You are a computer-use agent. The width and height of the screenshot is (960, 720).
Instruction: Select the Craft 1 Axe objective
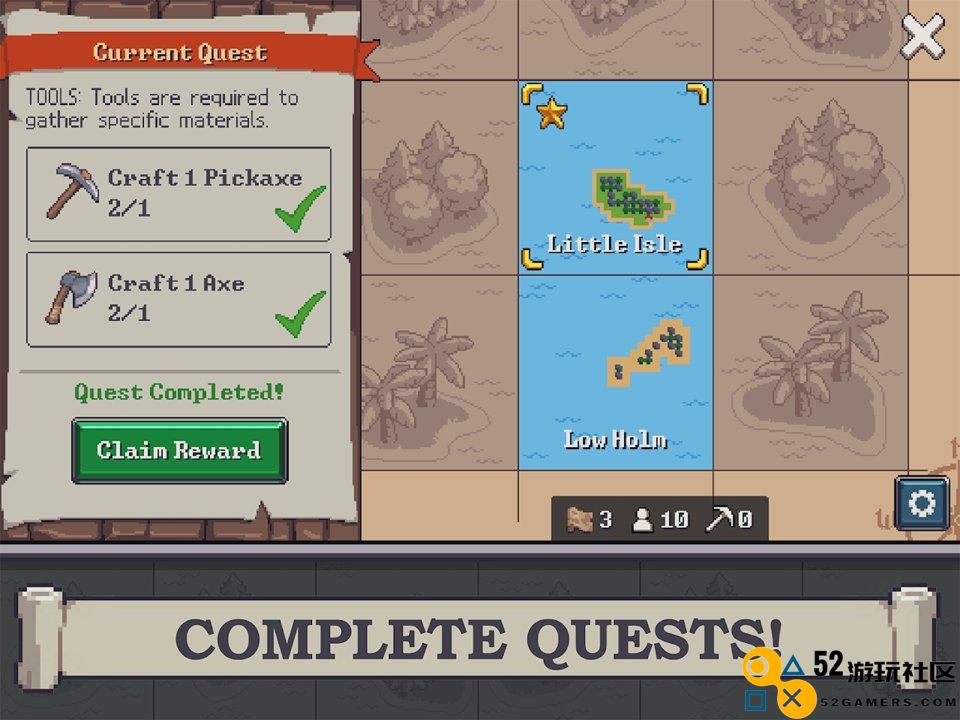[179, 299]
